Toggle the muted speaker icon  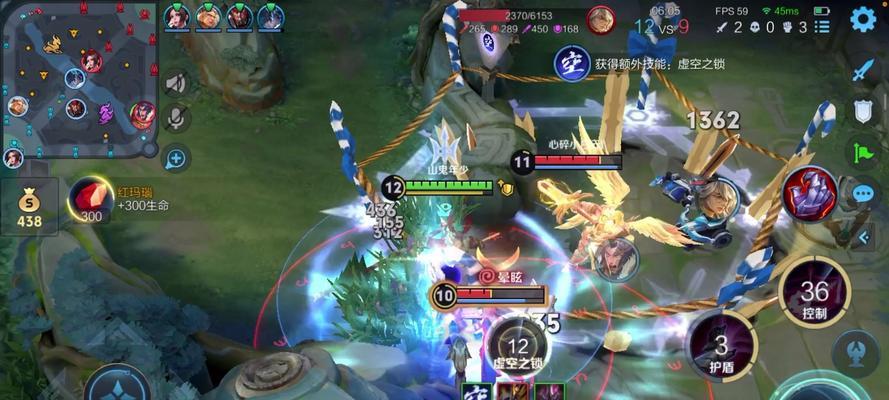pyautogui.click(x=175, y=84)
